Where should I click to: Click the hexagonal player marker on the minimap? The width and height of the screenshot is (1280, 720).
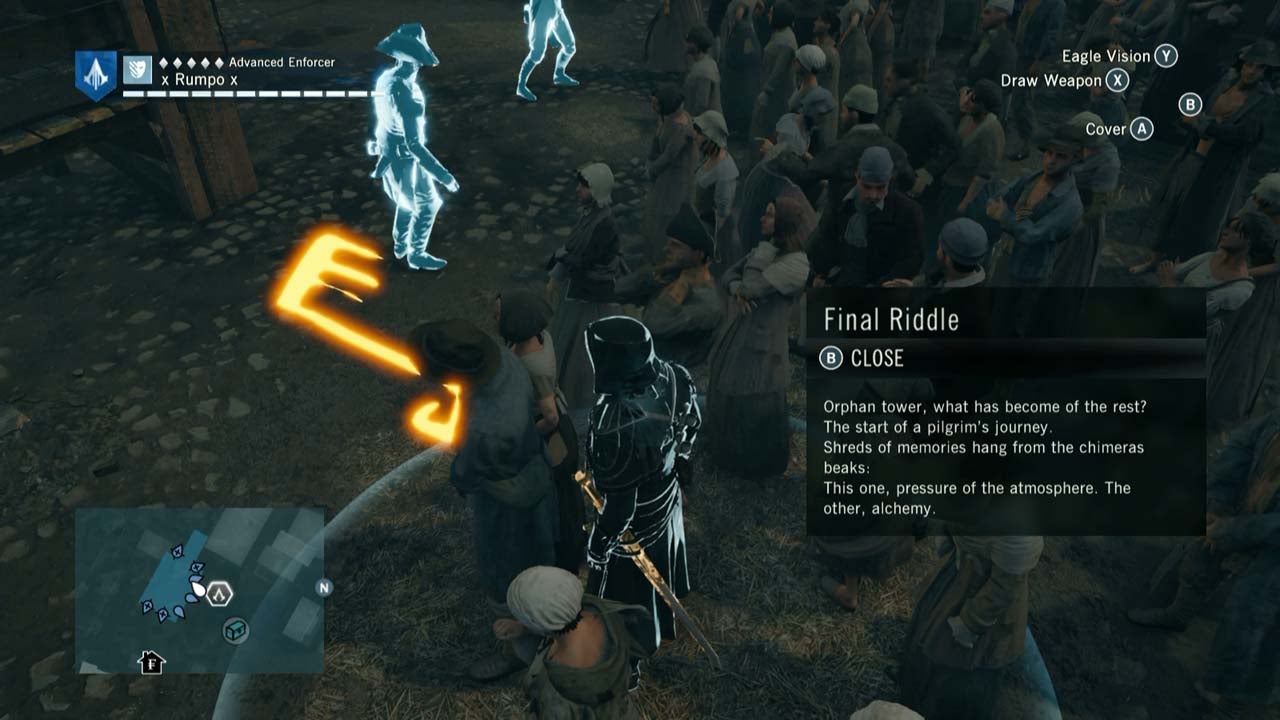pos(219,593)
